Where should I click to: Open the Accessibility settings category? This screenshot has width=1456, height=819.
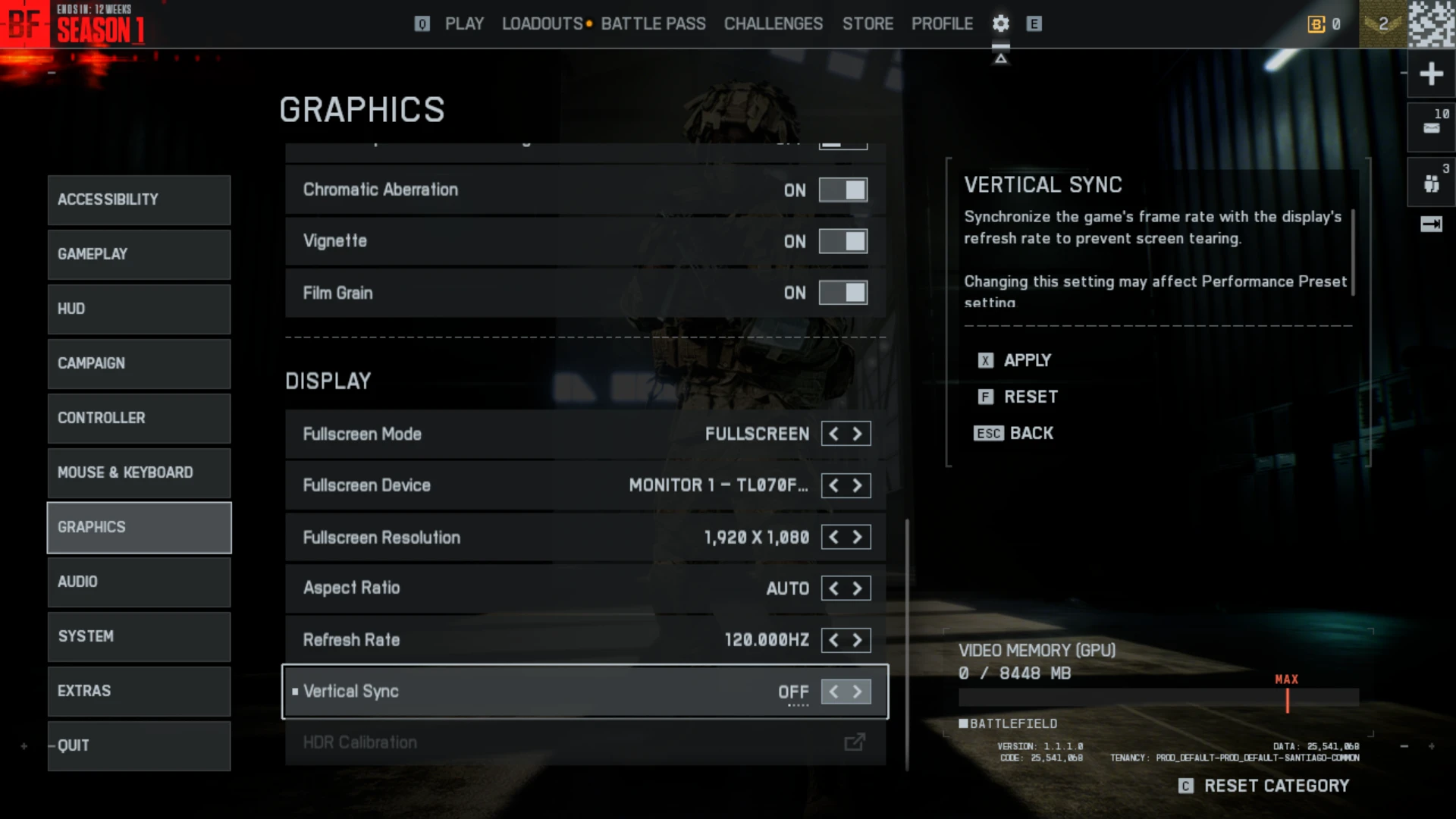pyautogui.click(x=139, y=199)
